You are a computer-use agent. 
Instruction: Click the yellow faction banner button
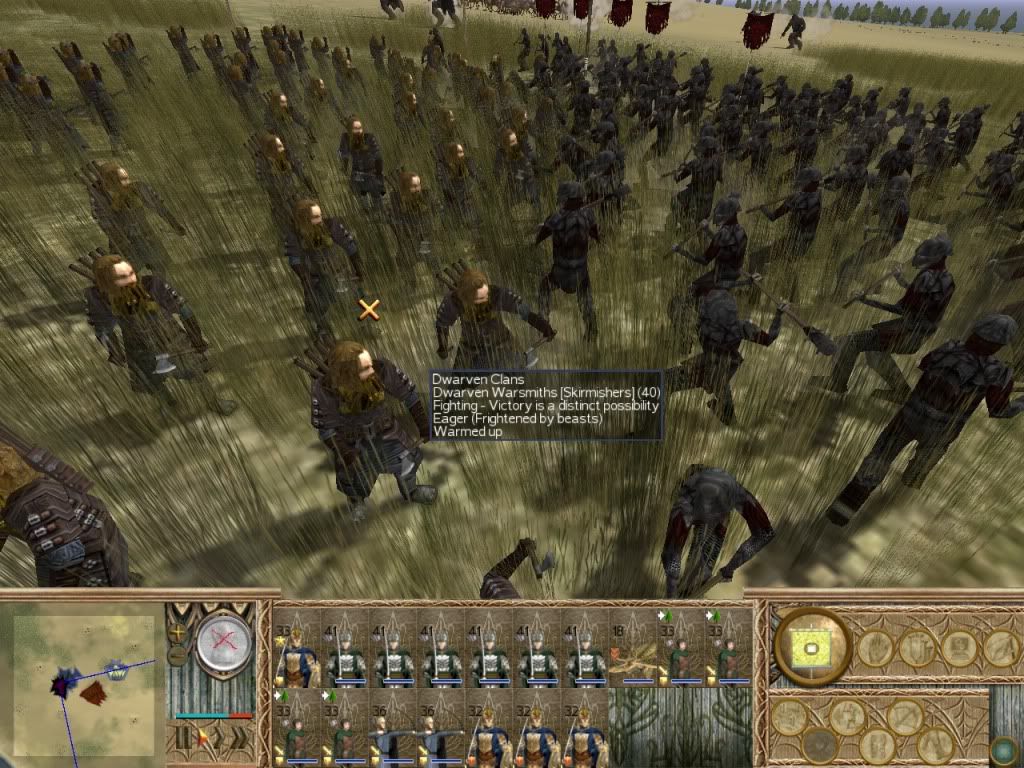tap(811, 647)
